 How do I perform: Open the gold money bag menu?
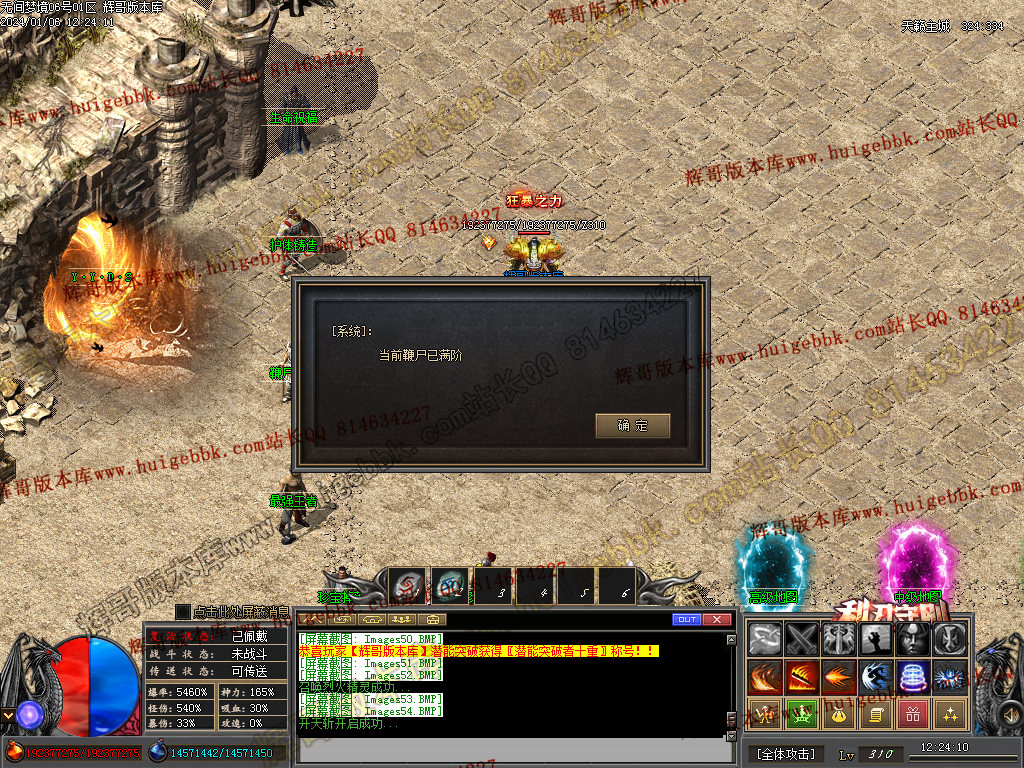pos(839,714)
